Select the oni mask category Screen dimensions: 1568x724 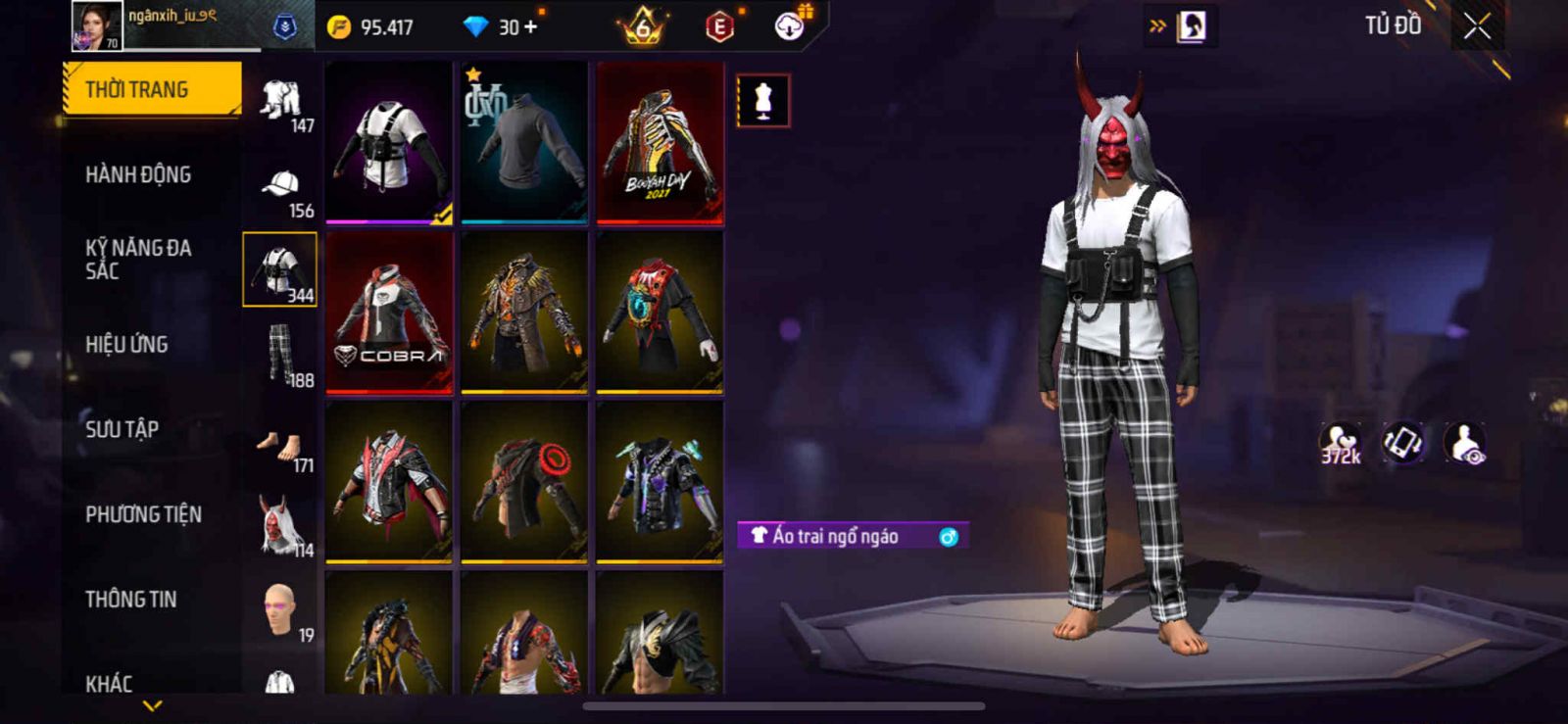(x=280, y=526)
